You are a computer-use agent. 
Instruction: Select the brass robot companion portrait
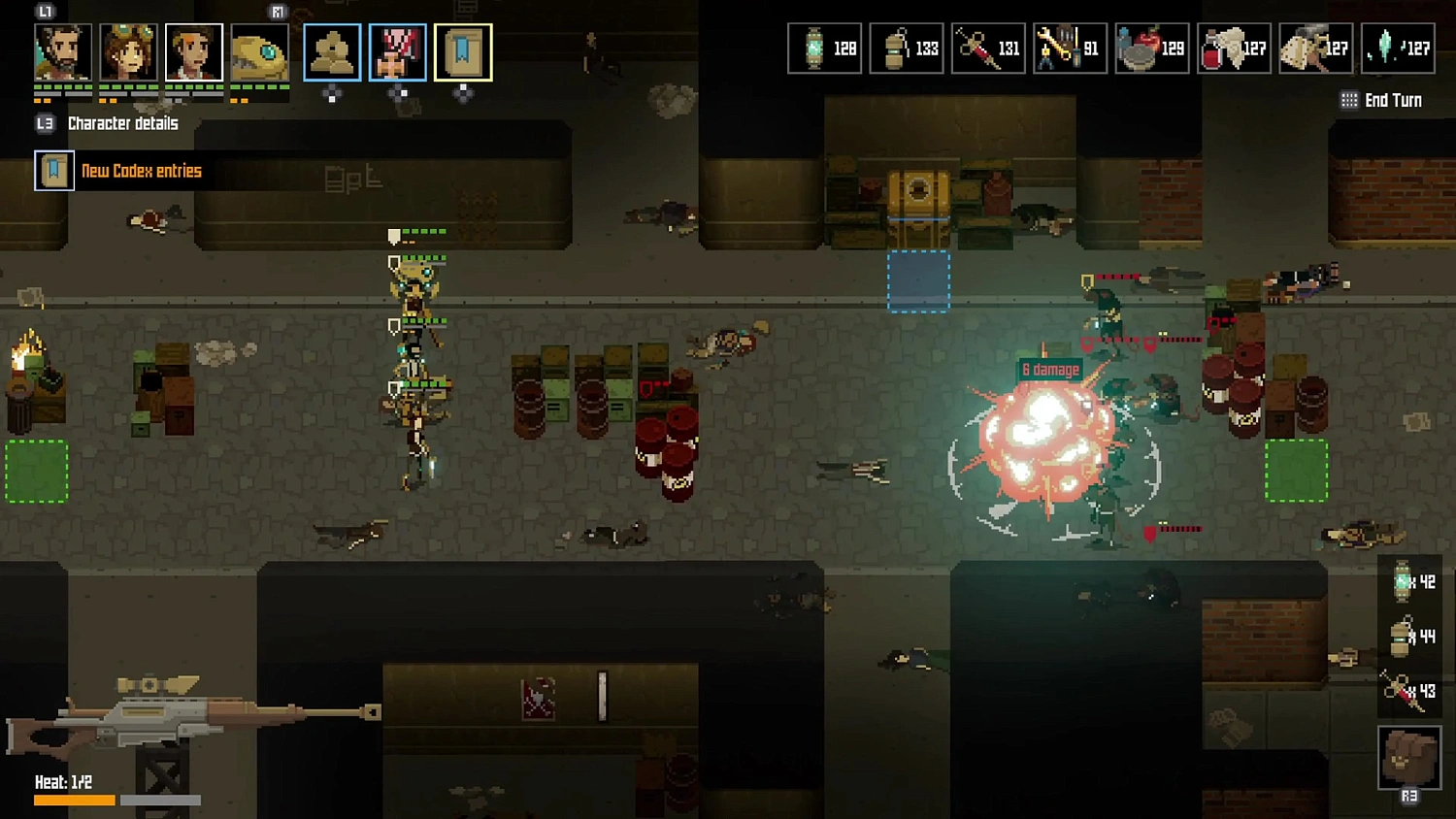(259, 52)
